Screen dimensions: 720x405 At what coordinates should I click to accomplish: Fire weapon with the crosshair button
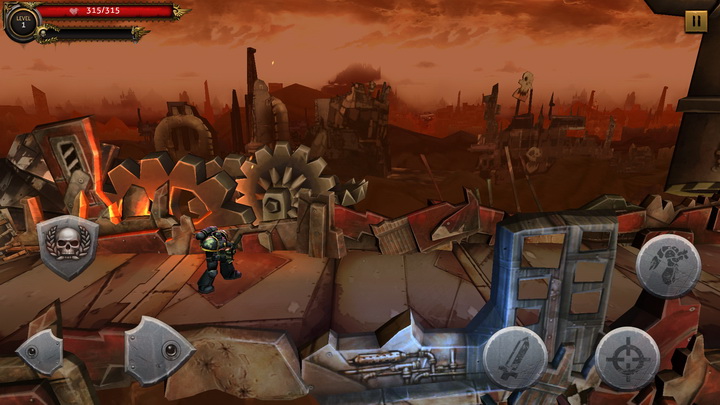pyautogui.click(x=627, y=357)
